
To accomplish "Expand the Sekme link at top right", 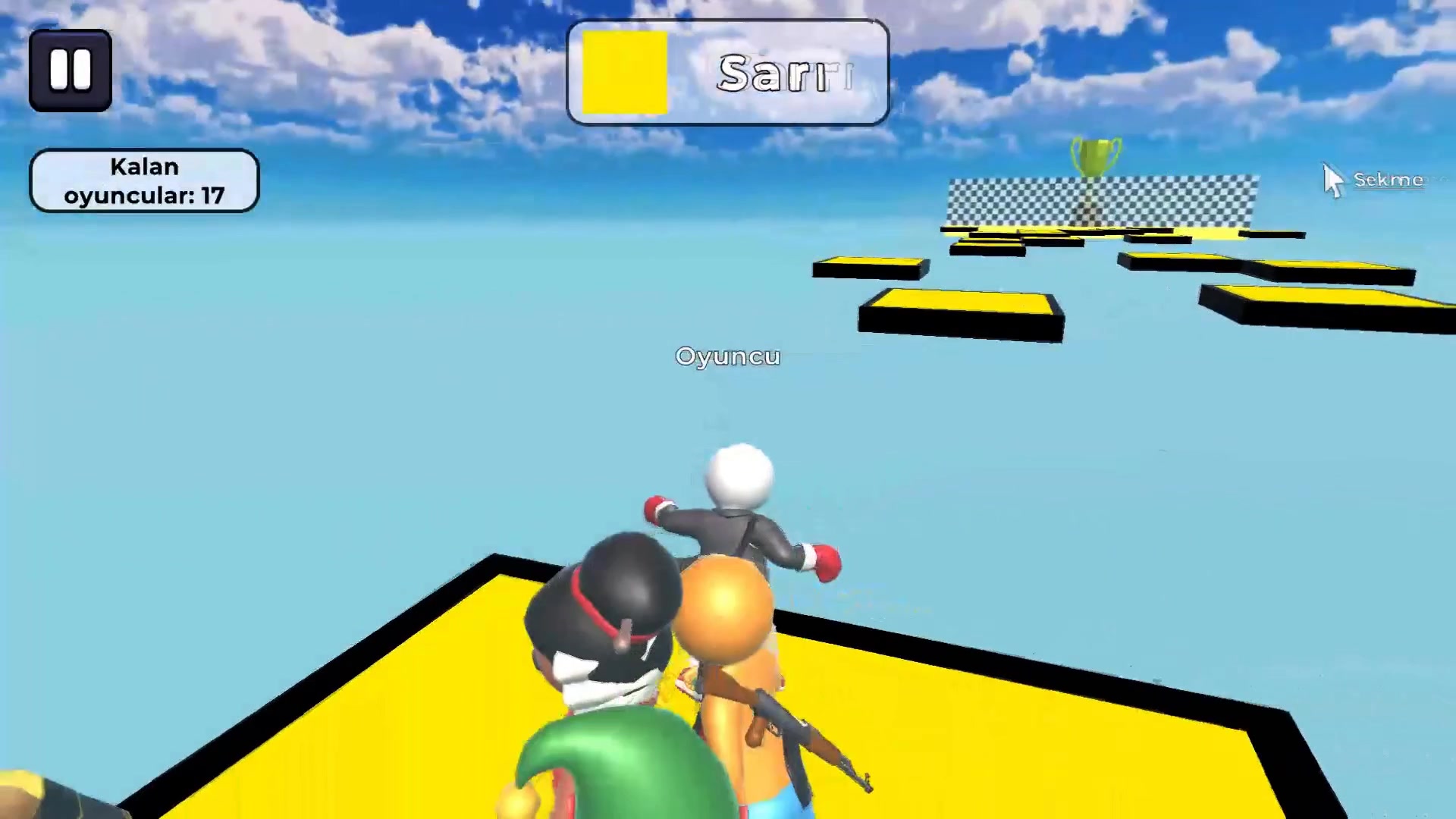I will (1390, 180).
